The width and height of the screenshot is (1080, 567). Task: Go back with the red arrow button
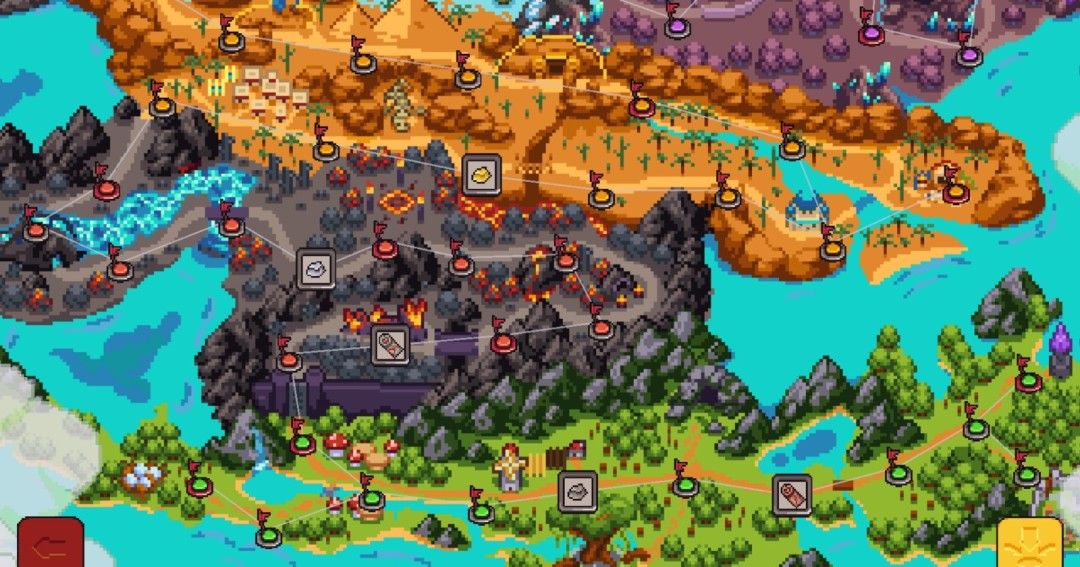(49, 543)
